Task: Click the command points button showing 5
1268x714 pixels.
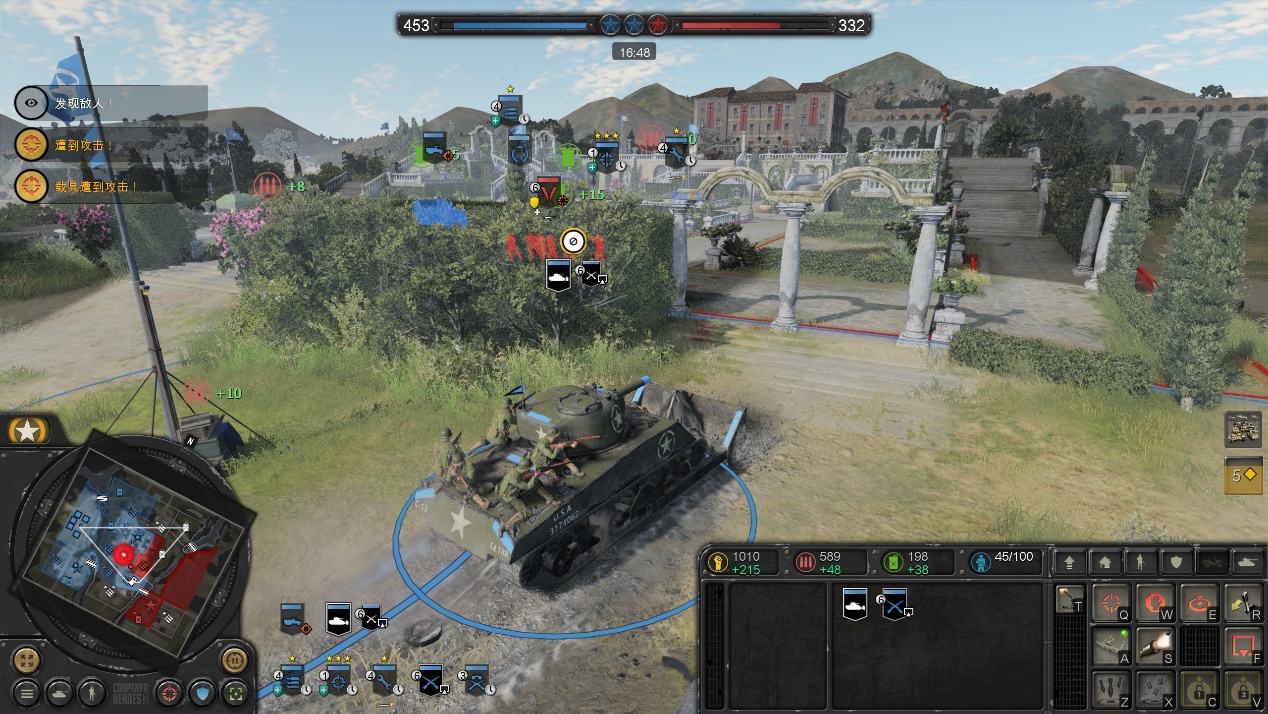Action: pyautogui.click(x=1242, y=476)
